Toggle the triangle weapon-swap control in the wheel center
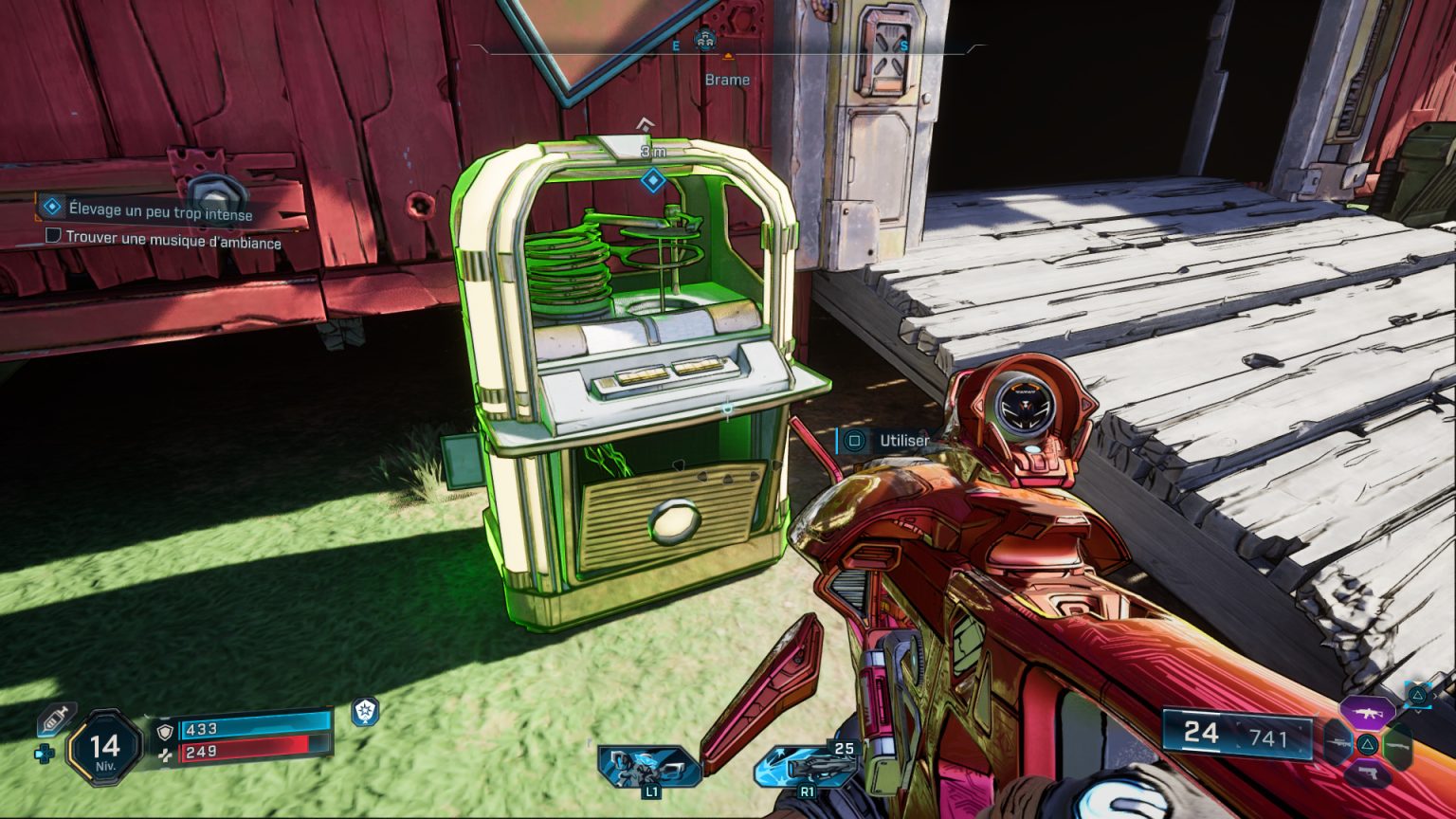This screenshot has width=1456, height=819. tap(1367, 743)
